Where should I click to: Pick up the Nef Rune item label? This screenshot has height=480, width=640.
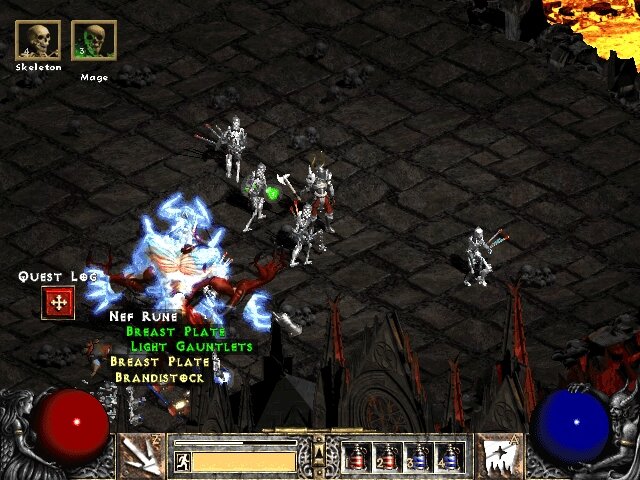point(143,316)
